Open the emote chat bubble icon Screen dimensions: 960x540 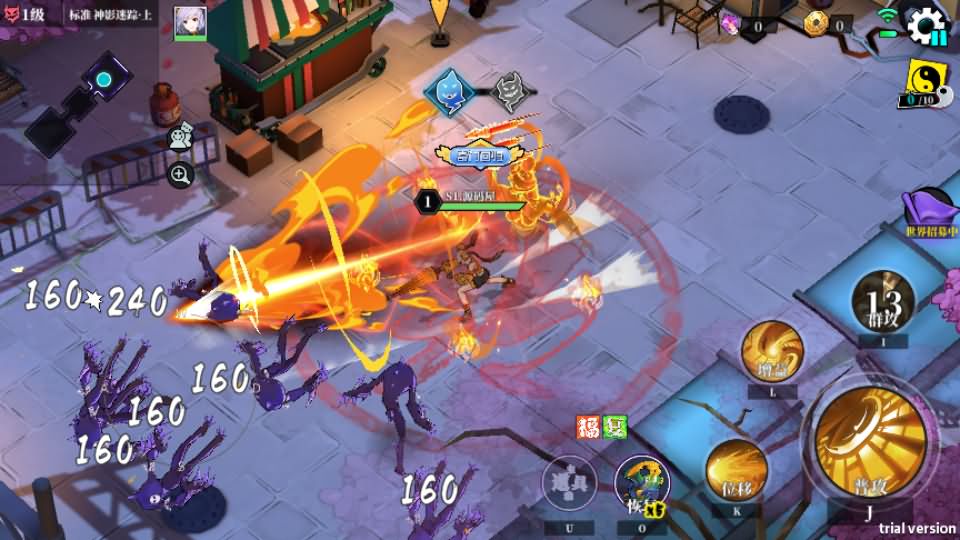[179, 139]
